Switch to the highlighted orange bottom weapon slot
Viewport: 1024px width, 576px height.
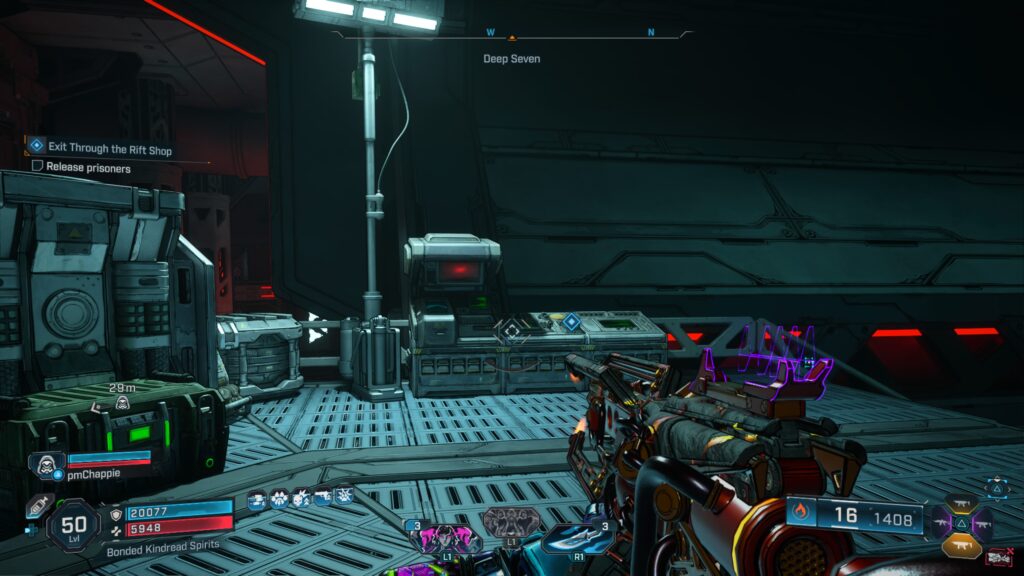(x=961, y=546)
